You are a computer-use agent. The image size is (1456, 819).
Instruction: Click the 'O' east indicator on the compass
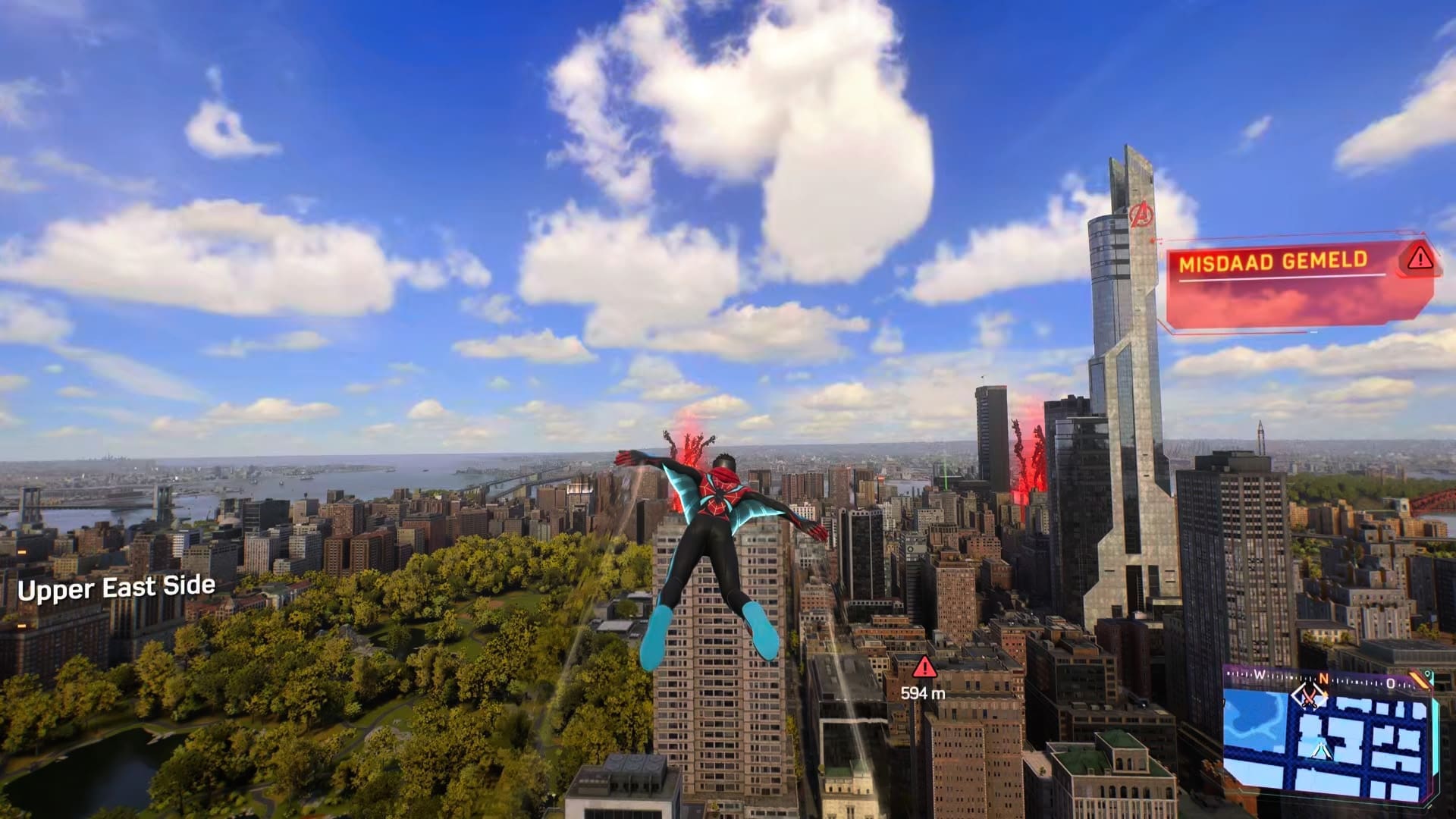[x=1392, y=682]
